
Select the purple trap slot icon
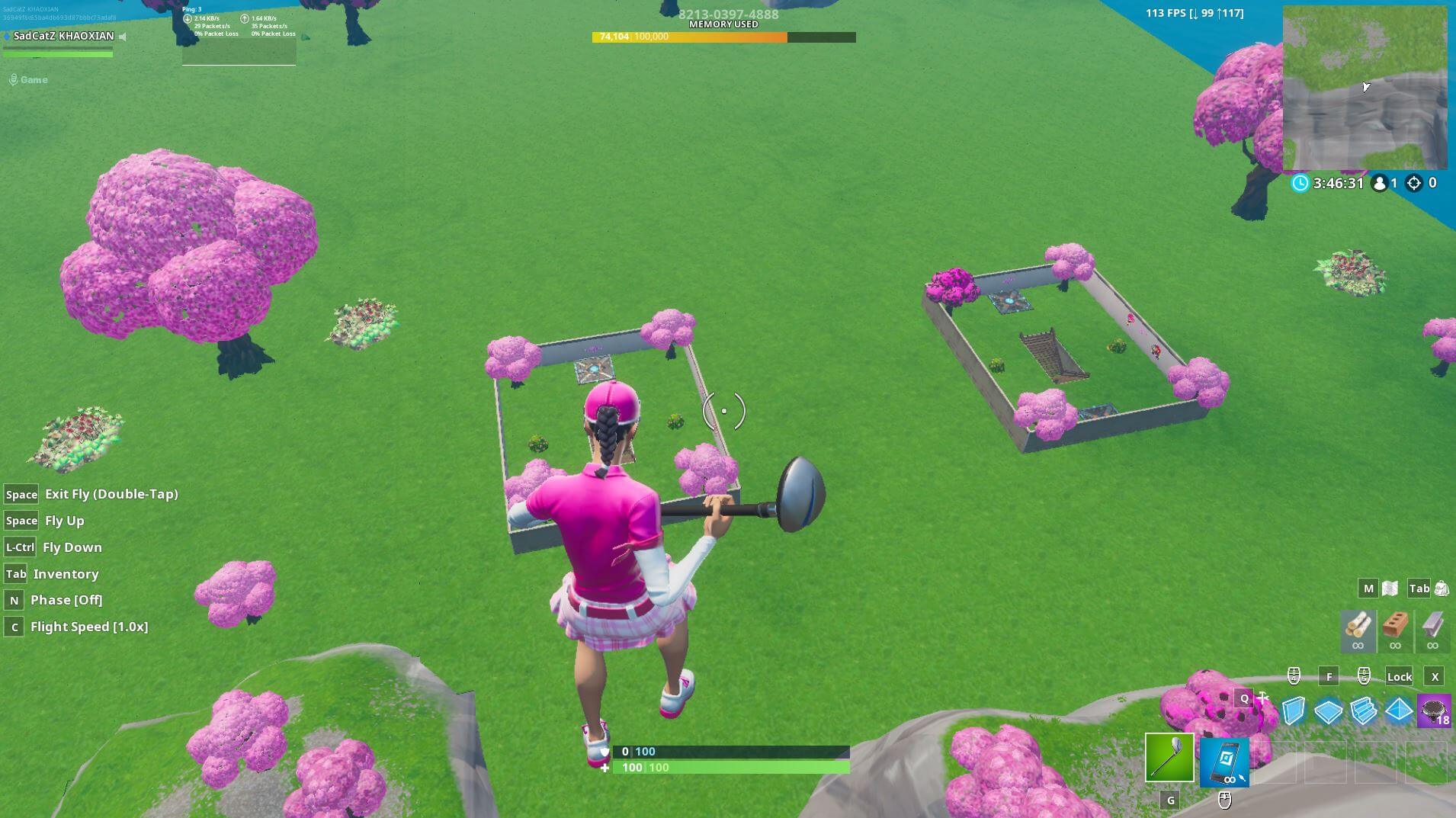pos(1434,711)
